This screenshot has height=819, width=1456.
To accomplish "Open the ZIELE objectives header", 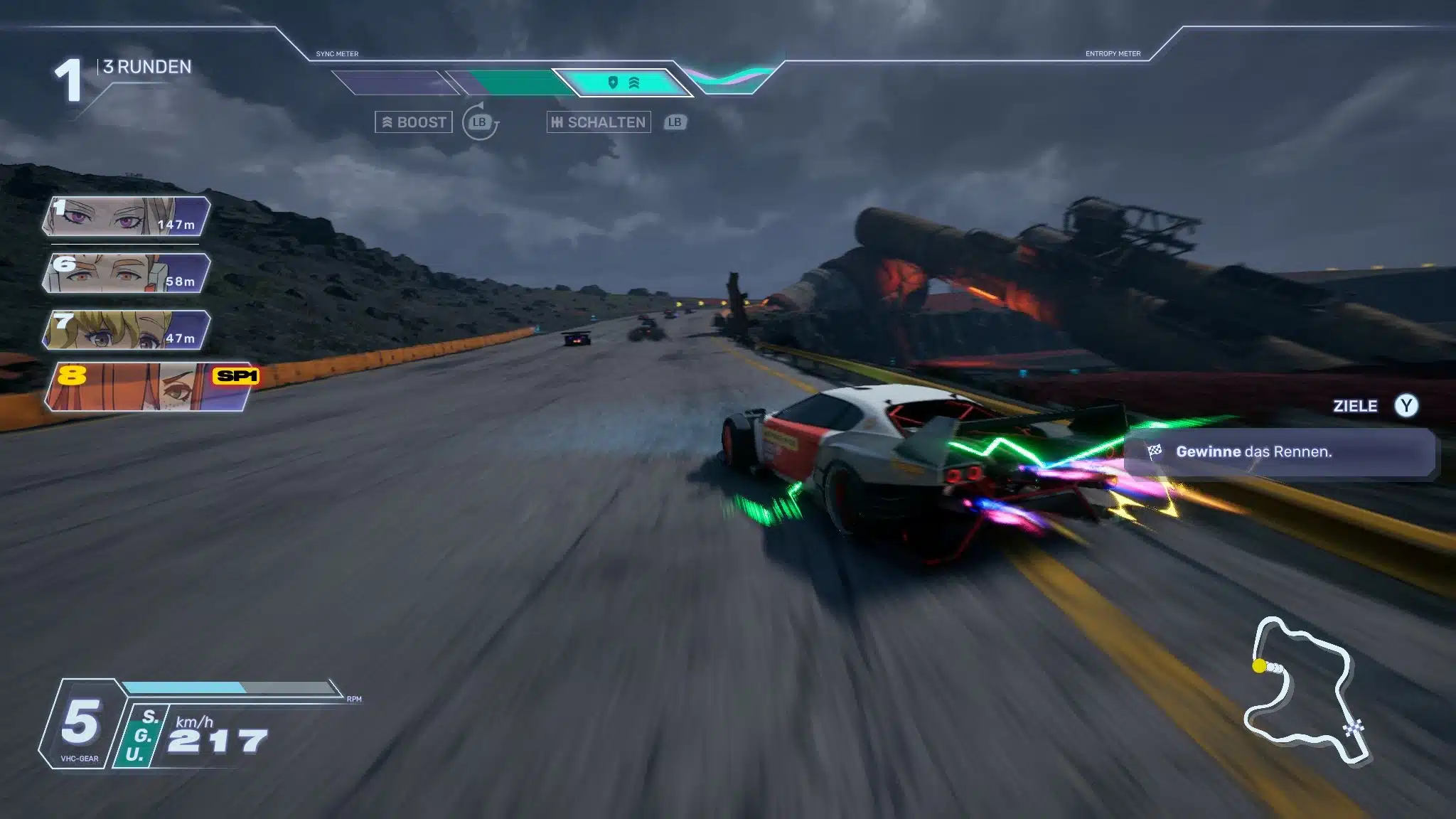I will click(x=1355, y=406).
